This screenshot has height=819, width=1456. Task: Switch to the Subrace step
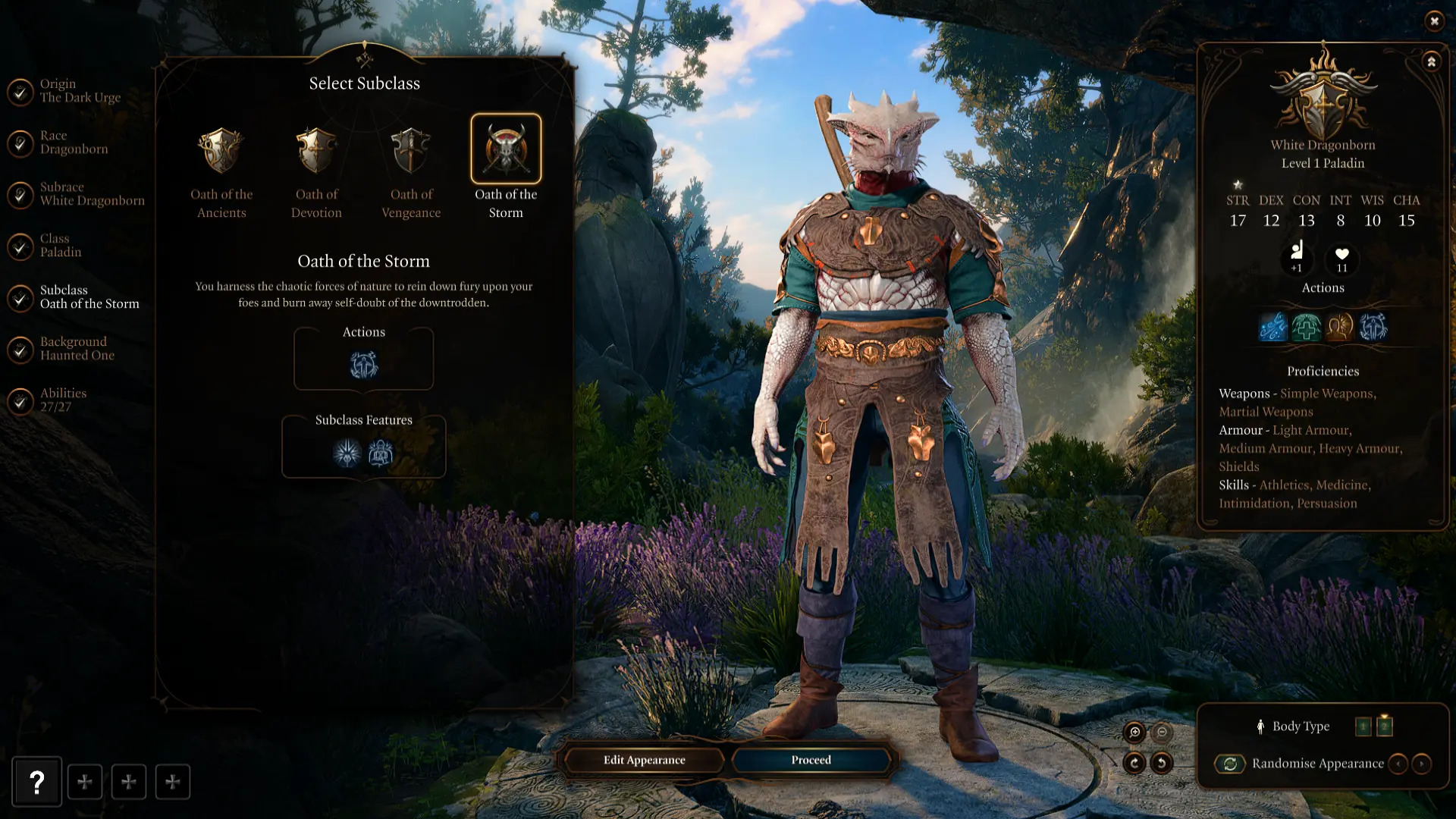coord(91,194)
